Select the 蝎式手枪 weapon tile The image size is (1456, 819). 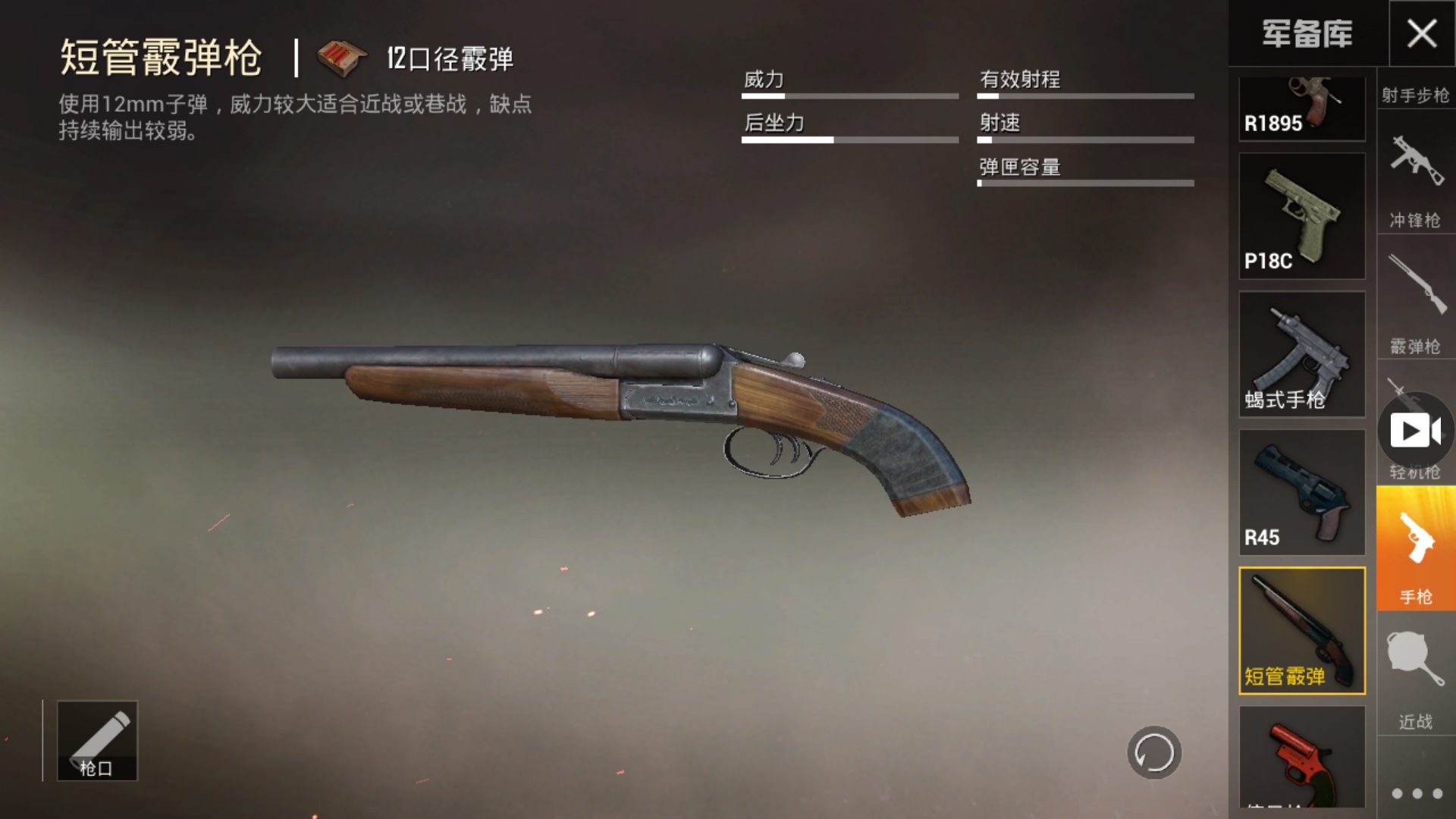1302,354
